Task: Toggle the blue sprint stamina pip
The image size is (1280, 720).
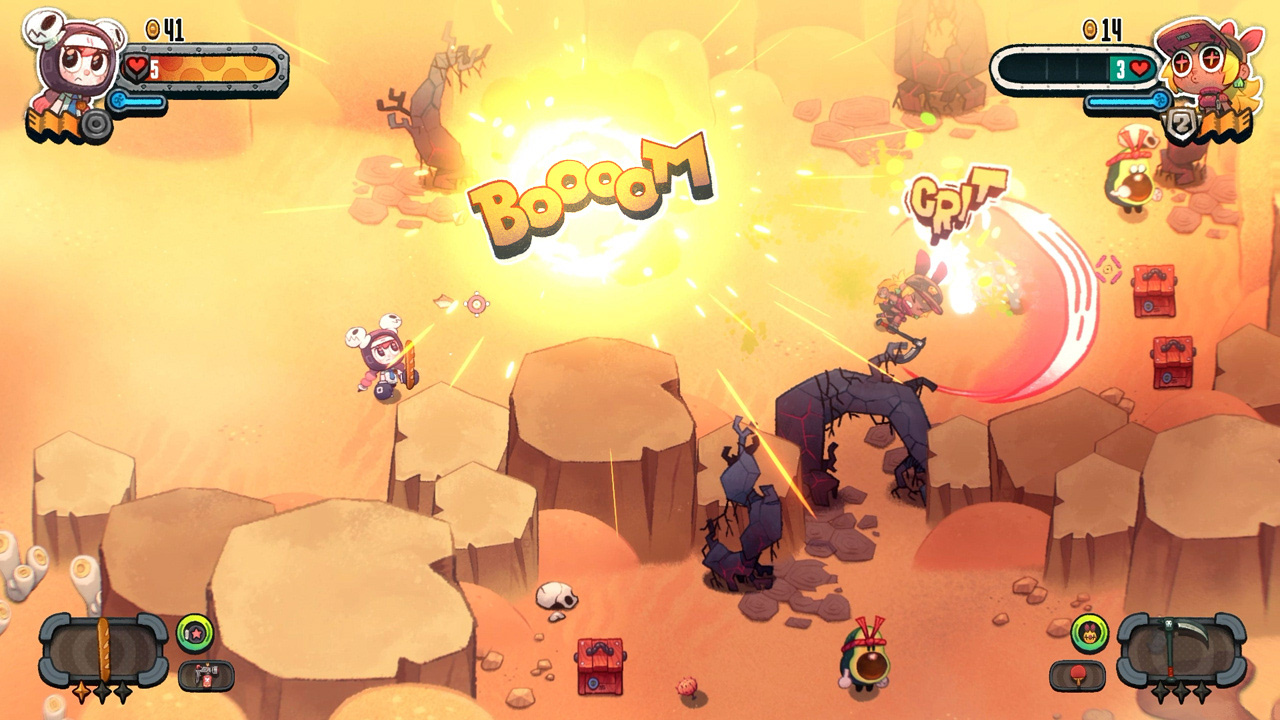Action: [138, 101]
